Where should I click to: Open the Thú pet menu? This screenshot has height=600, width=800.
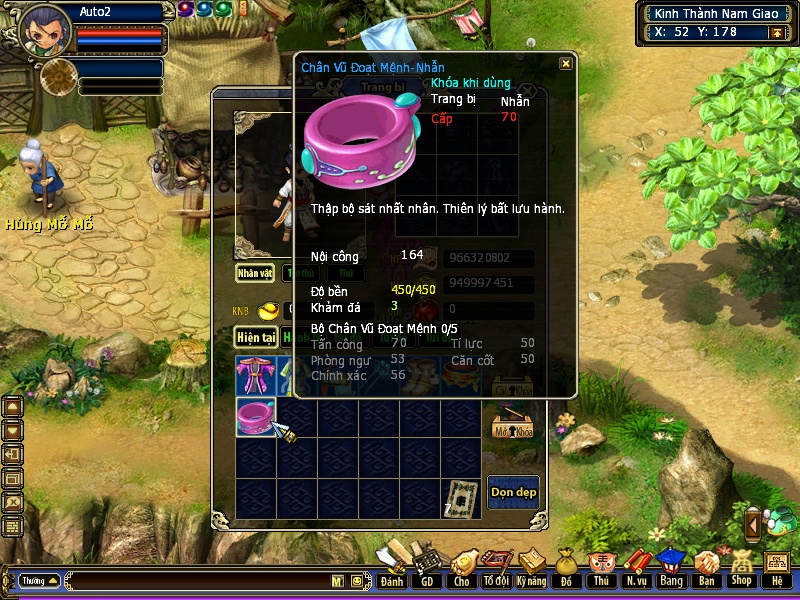coord(601,568)
